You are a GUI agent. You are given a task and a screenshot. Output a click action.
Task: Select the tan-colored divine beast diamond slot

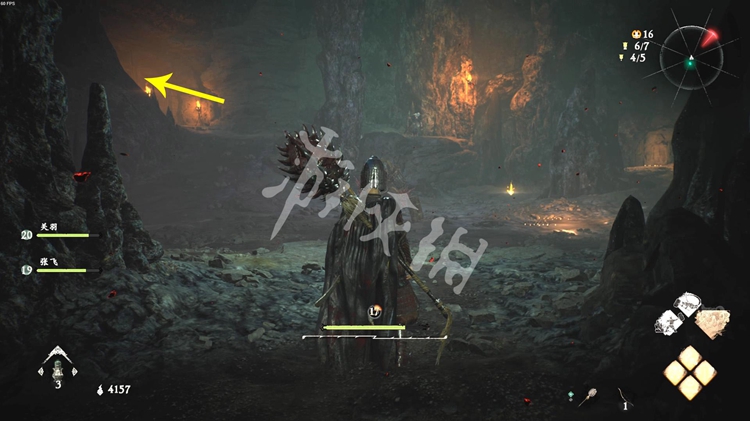(712, 320)
